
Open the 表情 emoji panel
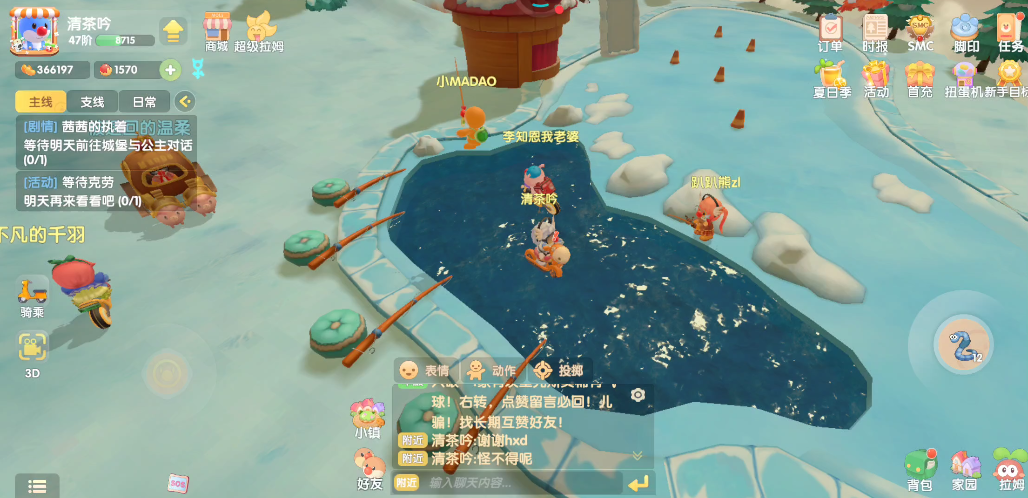[x=424, y=370]
